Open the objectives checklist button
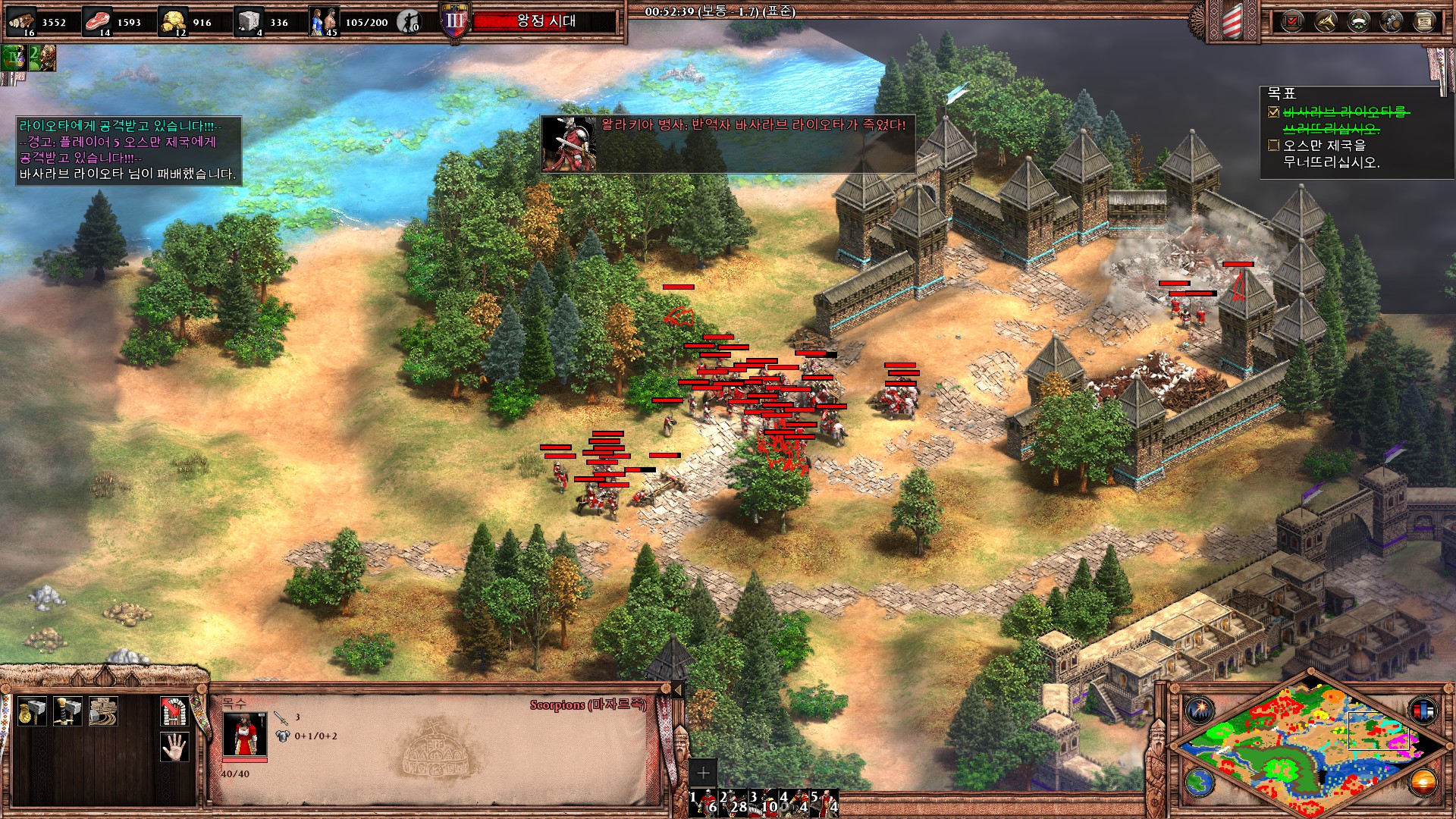The width and height of the screenshot is (1456, 819). pos(1292,21)
